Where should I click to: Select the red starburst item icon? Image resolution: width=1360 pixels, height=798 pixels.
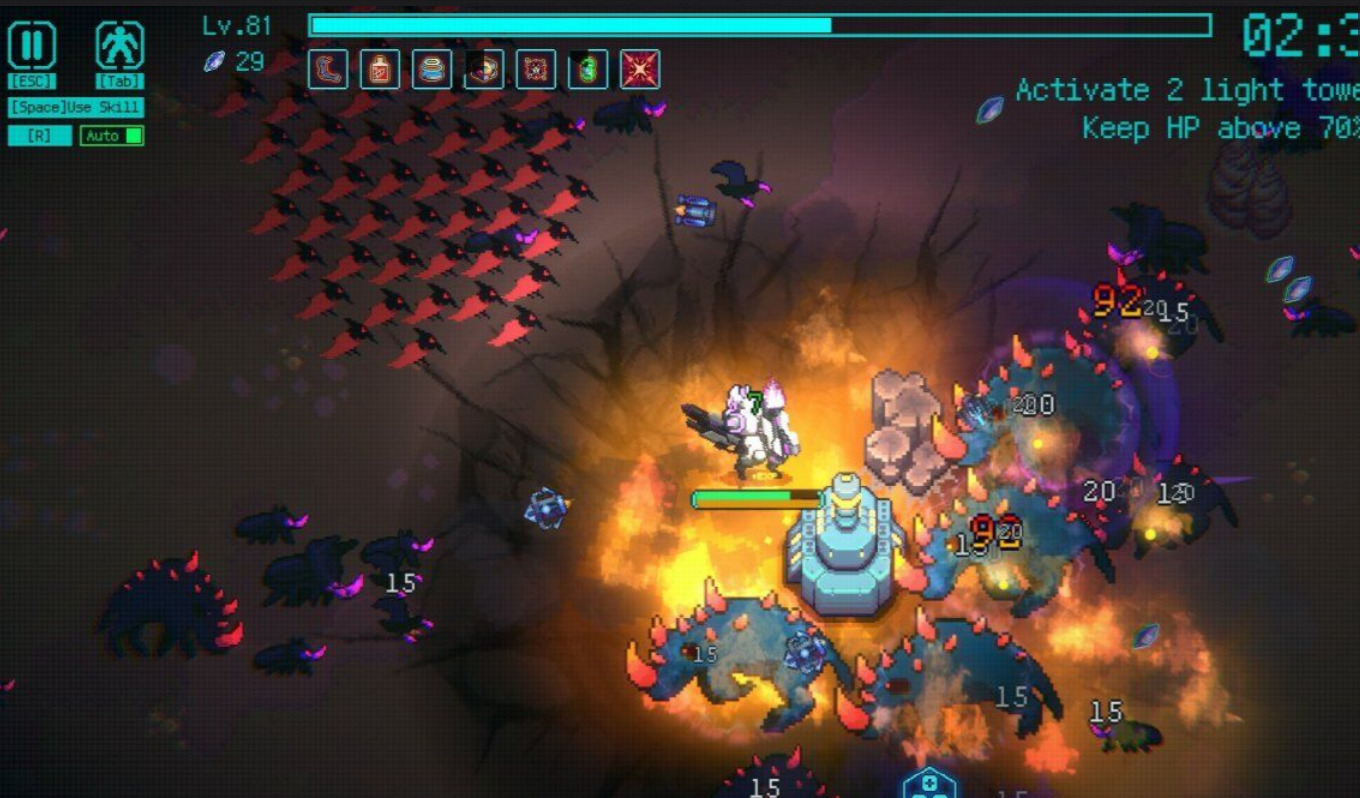coord(640,69)
